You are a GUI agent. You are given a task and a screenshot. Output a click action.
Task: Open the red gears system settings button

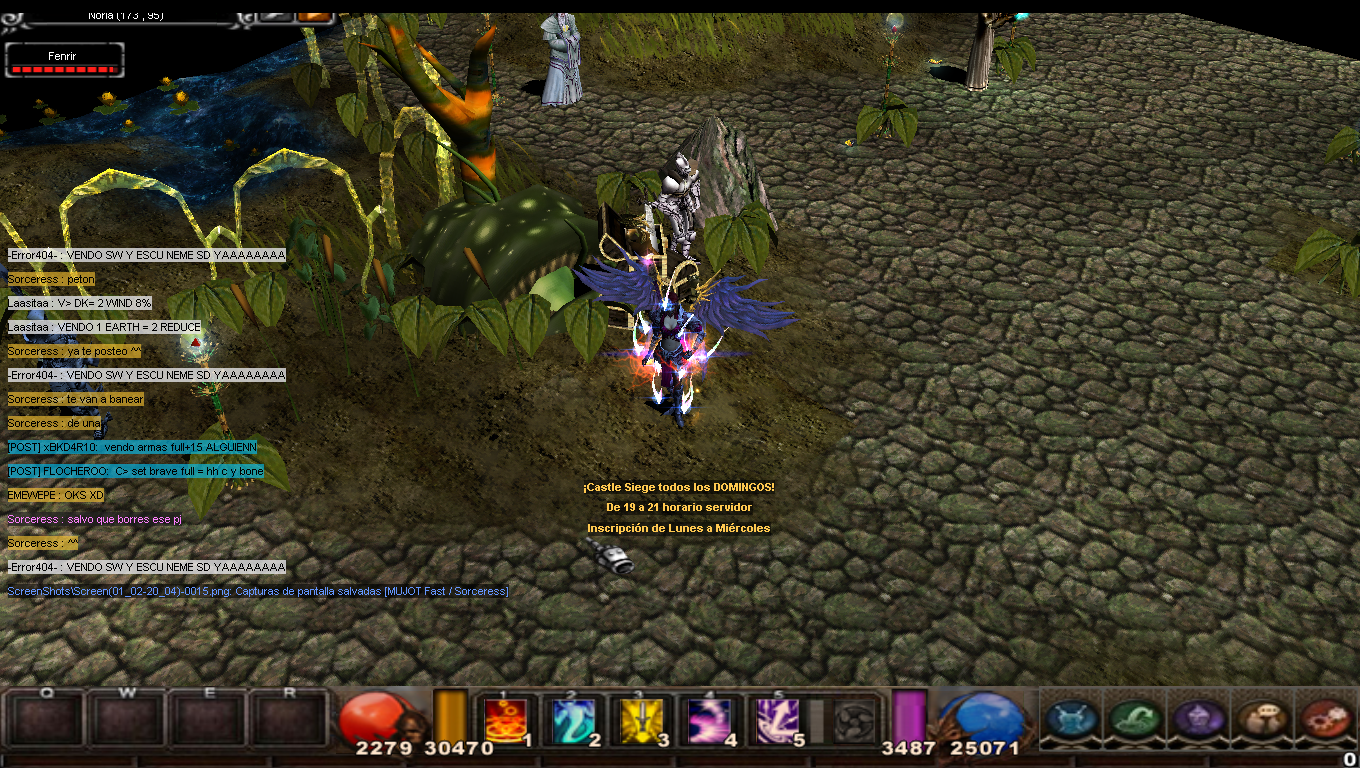pyautogui.click(x=1324, y=719)
